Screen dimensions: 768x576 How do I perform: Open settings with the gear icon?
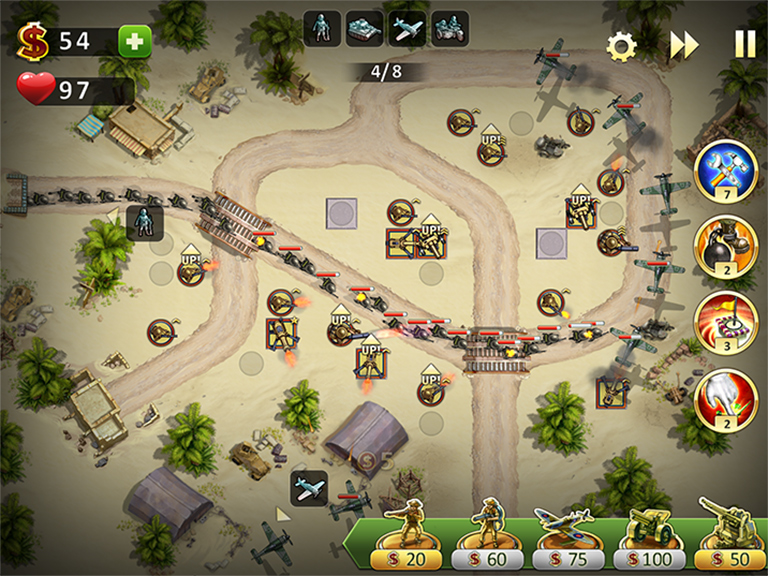[x=622, y=46]
